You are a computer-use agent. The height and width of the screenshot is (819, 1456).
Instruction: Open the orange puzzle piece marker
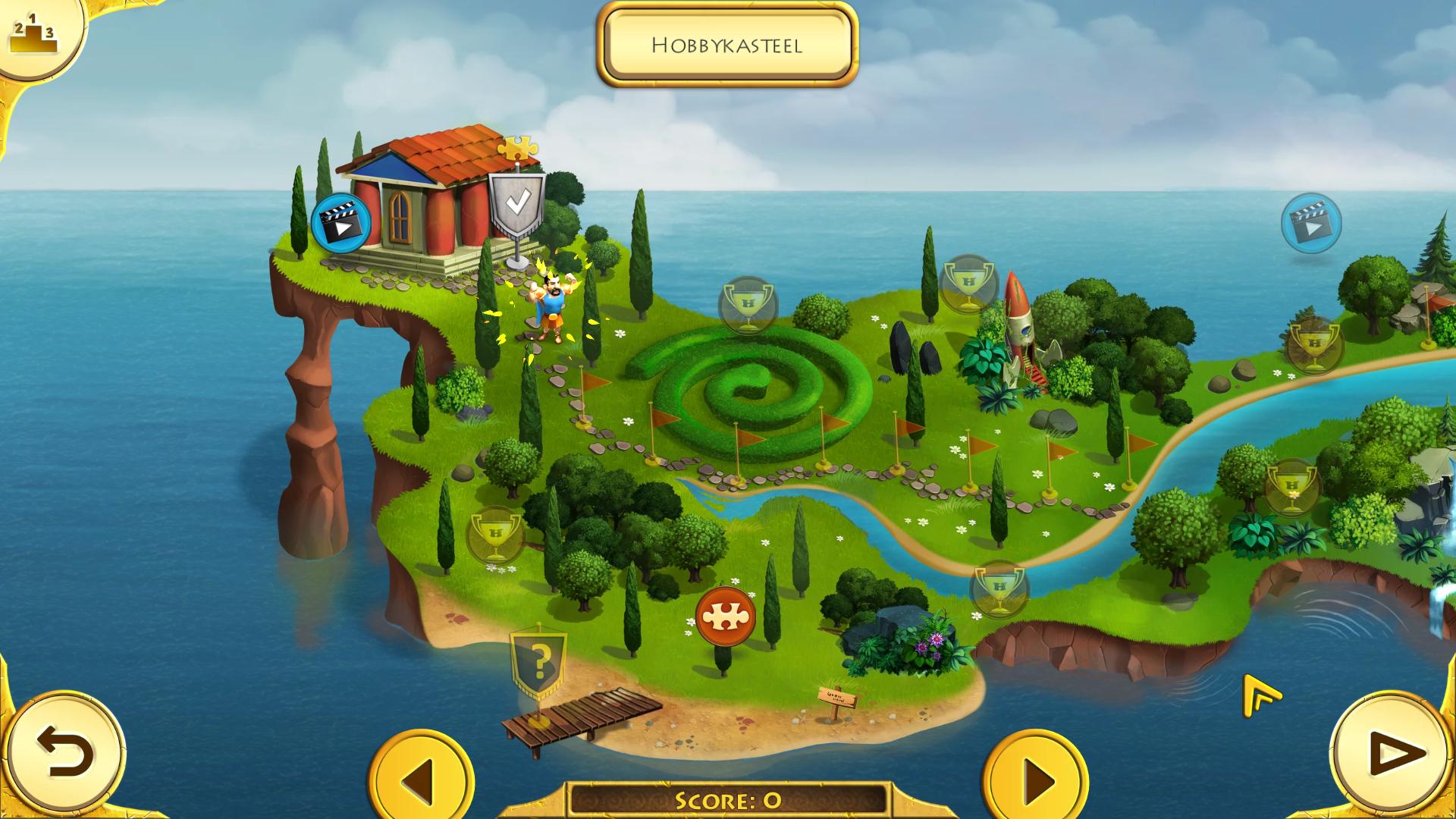[726, 616]
